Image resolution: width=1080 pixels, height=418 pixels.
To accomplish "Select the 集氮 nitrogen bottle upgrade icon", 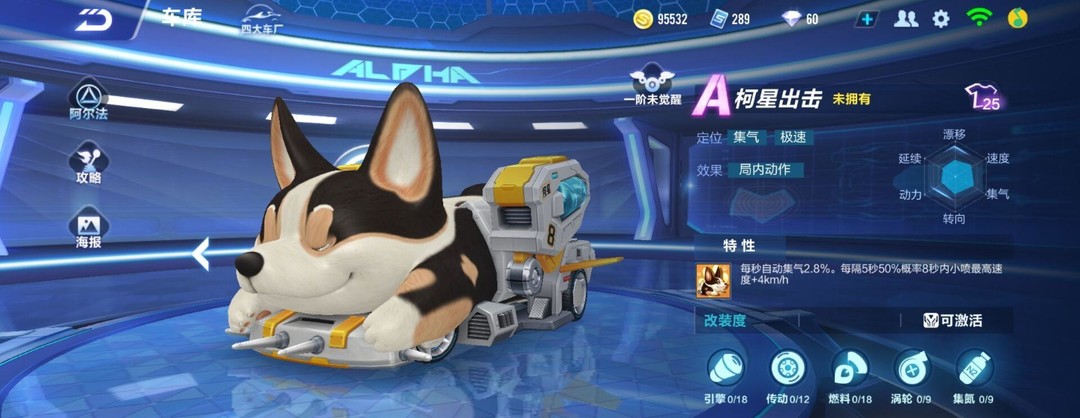I will pos(974,369).
